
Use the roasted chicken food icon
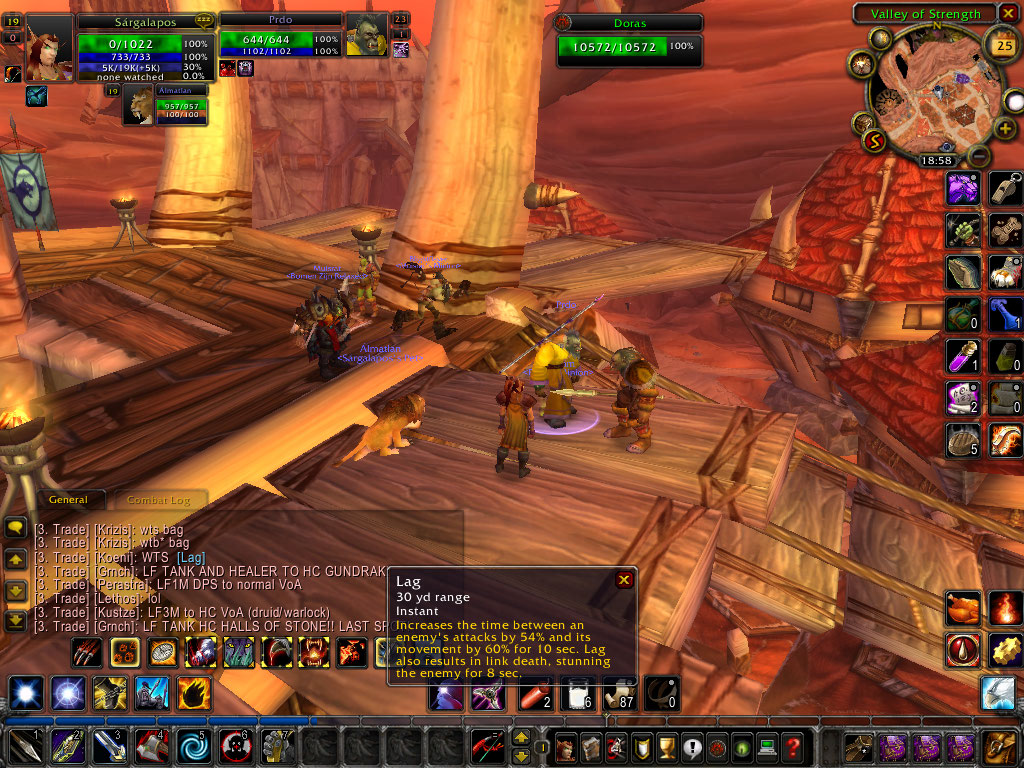962,608
